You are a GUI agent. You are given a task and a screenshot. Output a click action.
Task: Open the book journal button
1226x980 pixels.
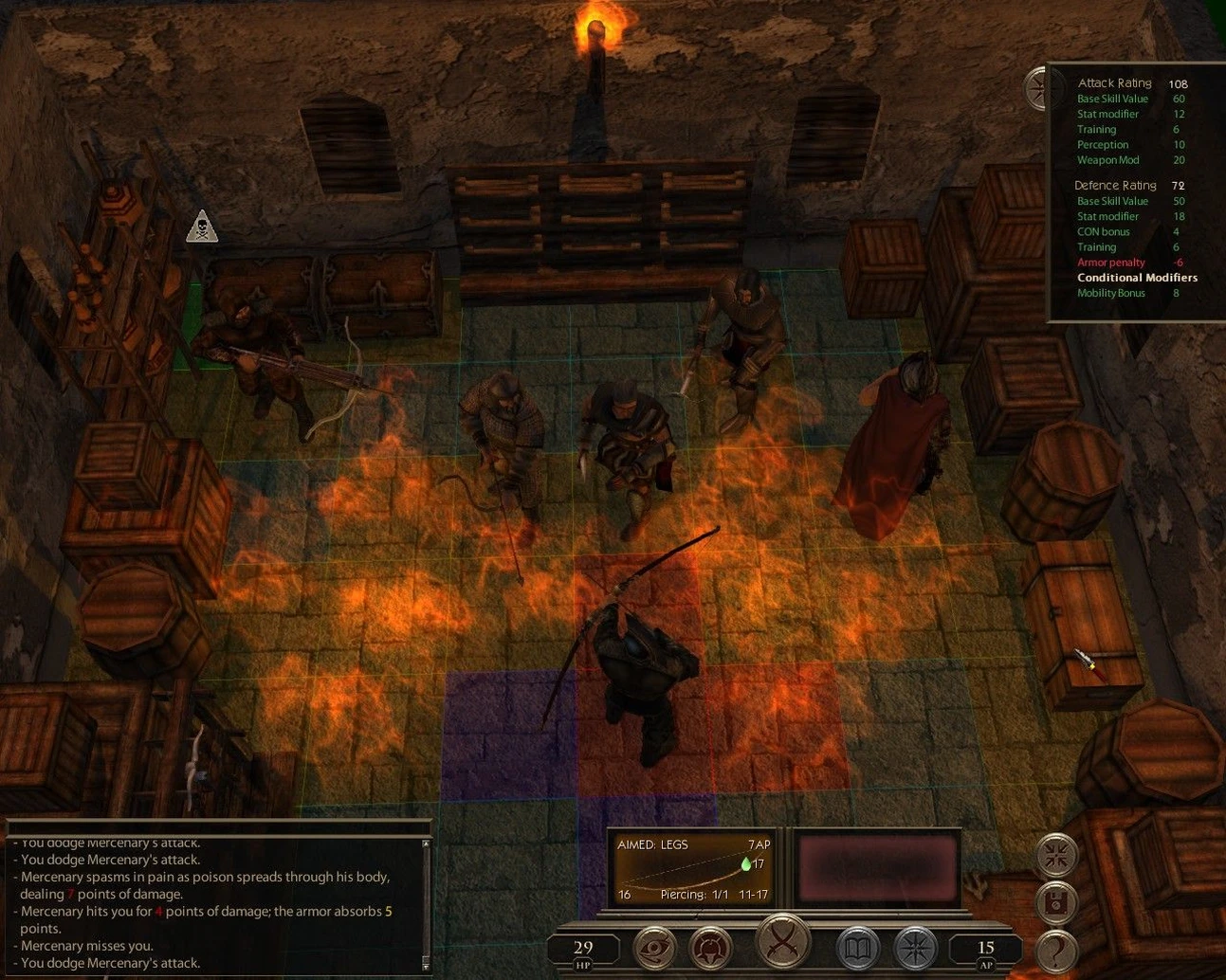click(x=857, y=949)
